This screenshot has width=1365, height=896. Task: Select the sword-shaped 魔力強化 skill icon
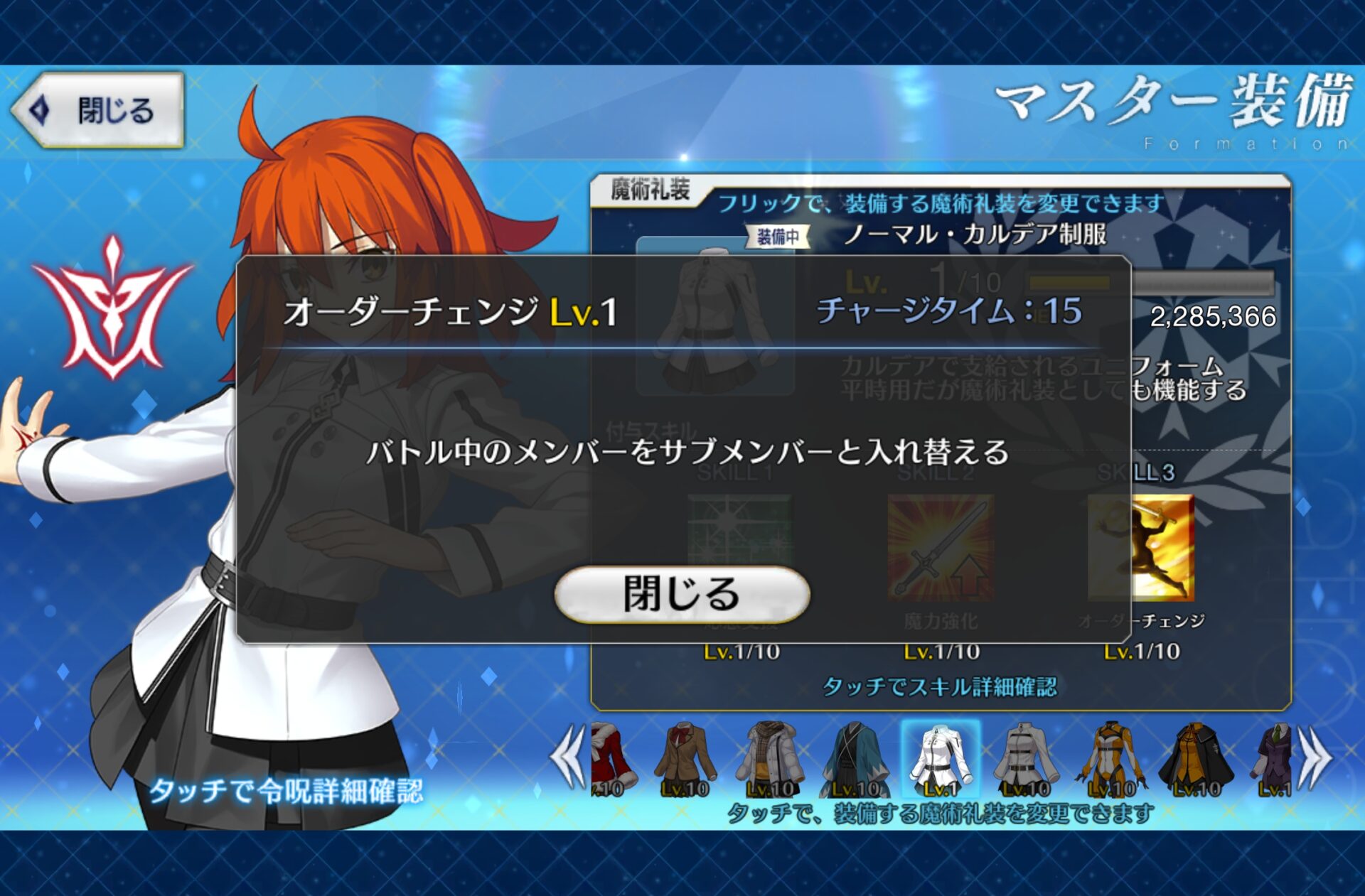tap(940, 548)
